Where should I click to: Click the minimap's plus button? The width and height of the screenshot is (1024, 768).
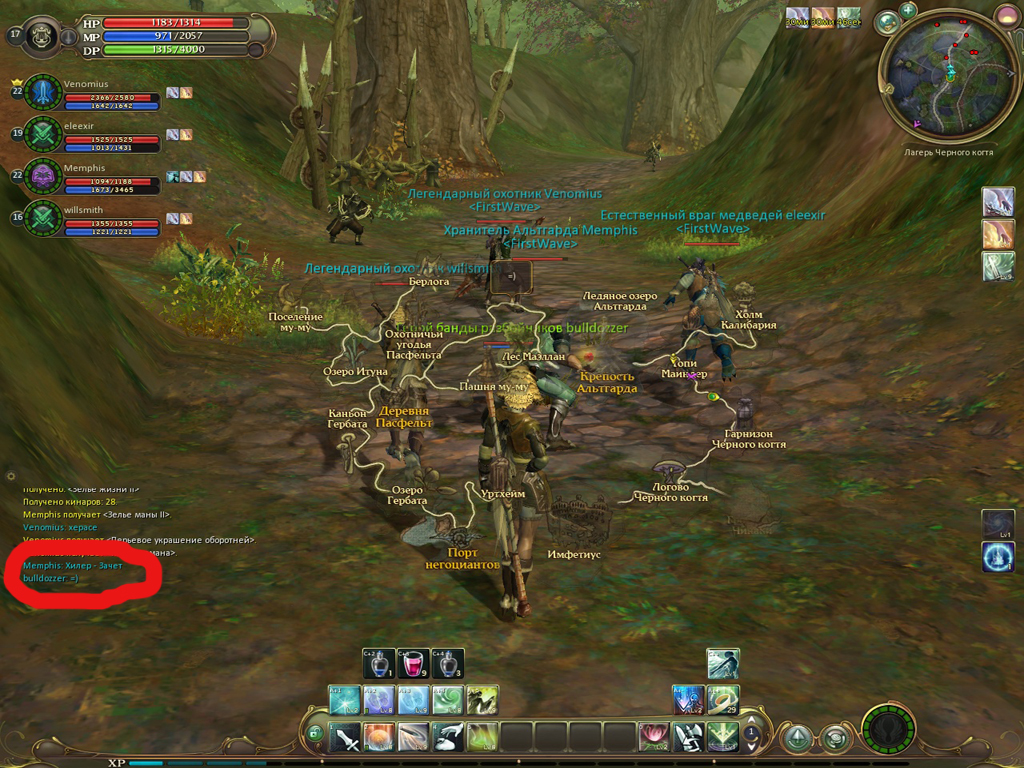908,10
